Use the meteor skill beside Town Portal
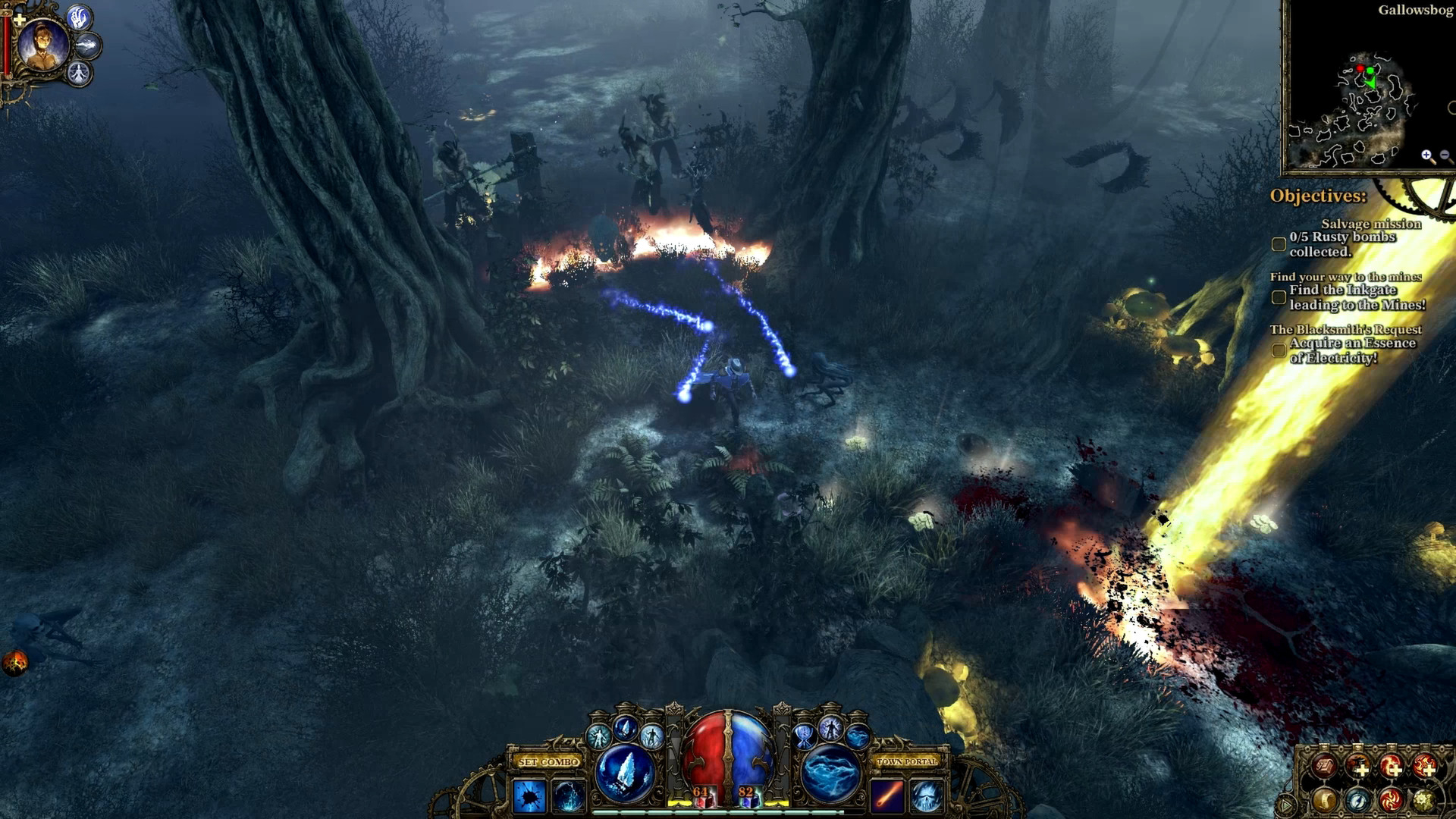Screen dimensions: 1456x819 [889, 796]
